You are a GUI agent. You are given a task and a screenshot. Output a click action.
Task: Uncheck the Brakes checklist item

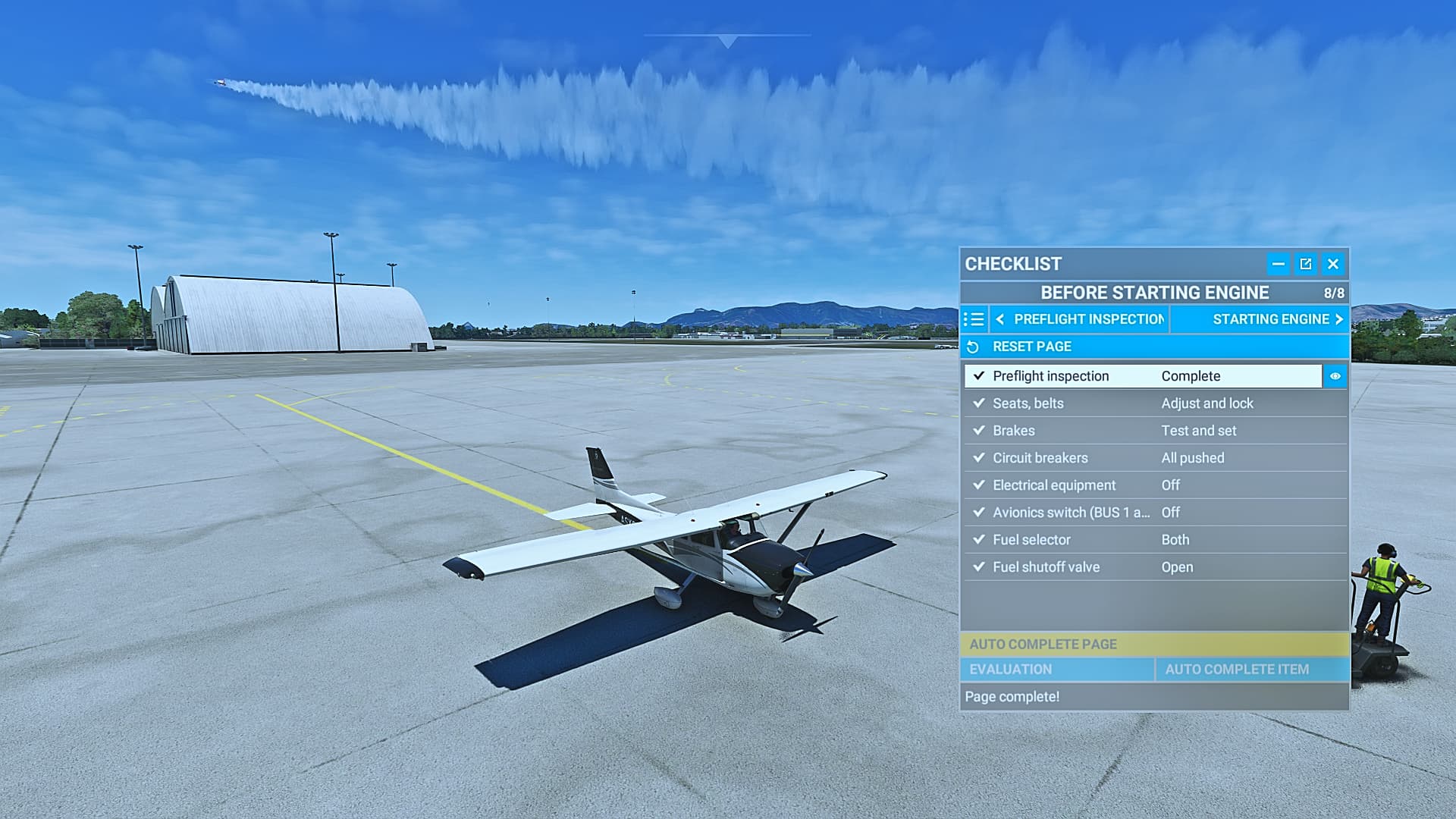point(979,431)
